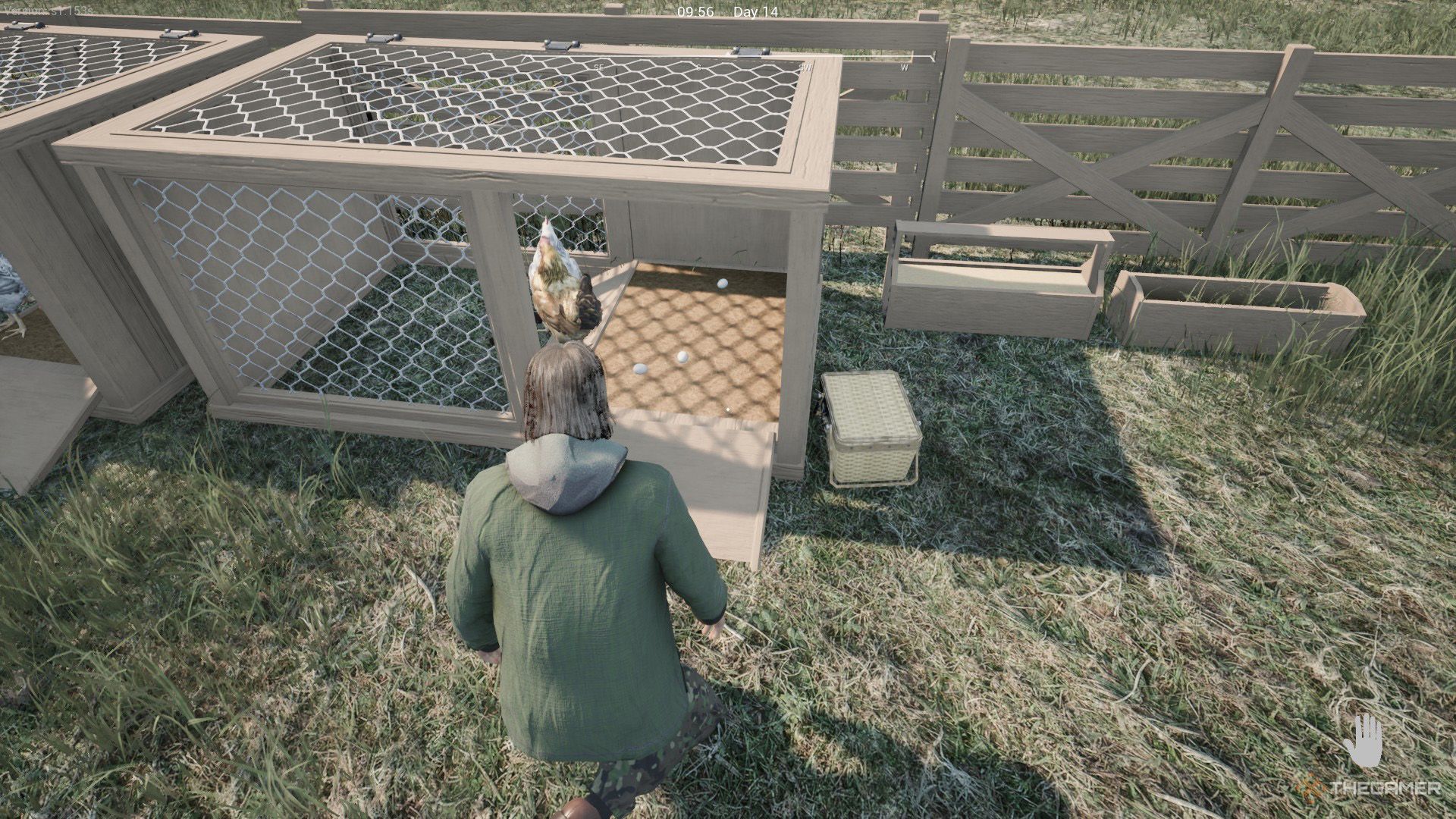1456x819 pixels.
Task: Click the S marker on the compass bar
Action: pos(698,68)
